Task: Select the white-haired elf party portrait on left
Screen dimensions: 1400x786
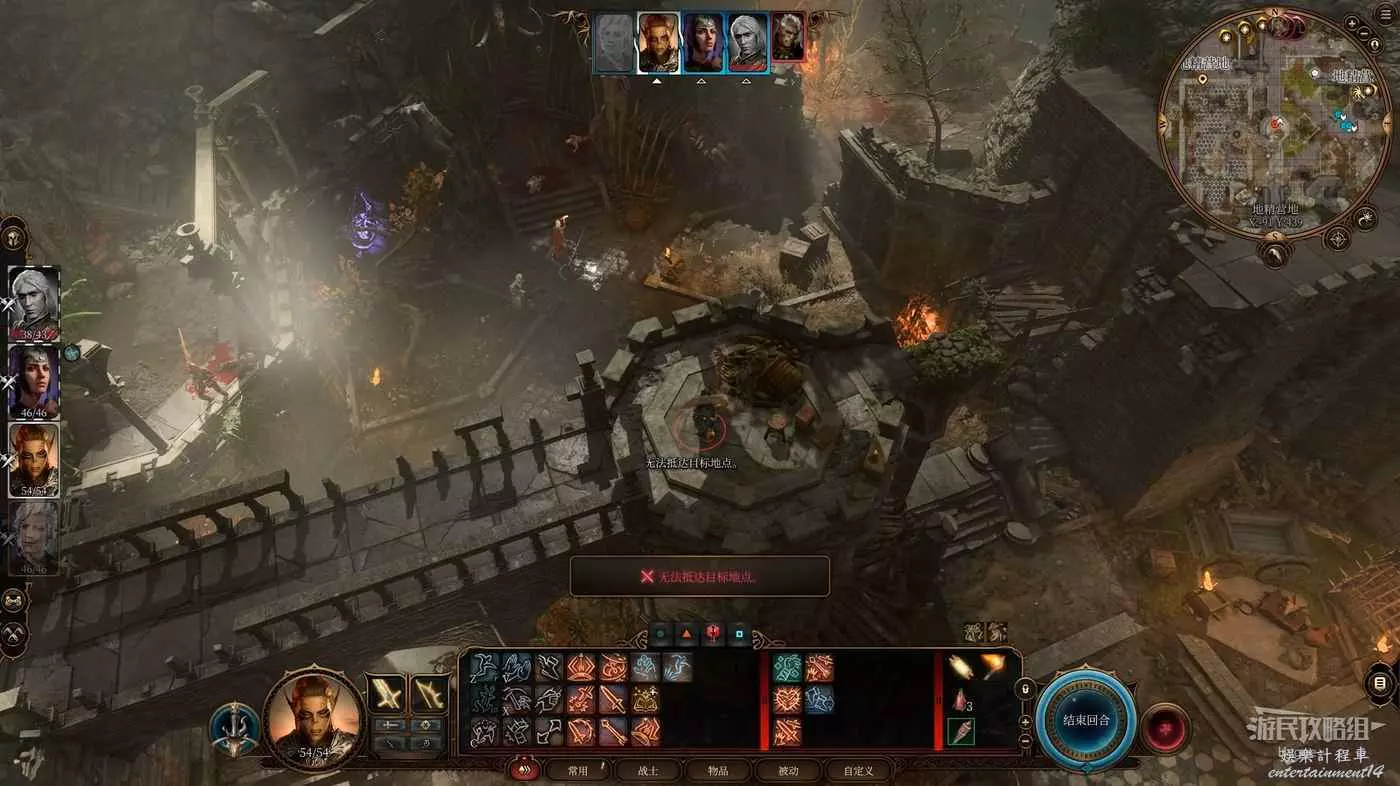Action: tap(34, 302)
